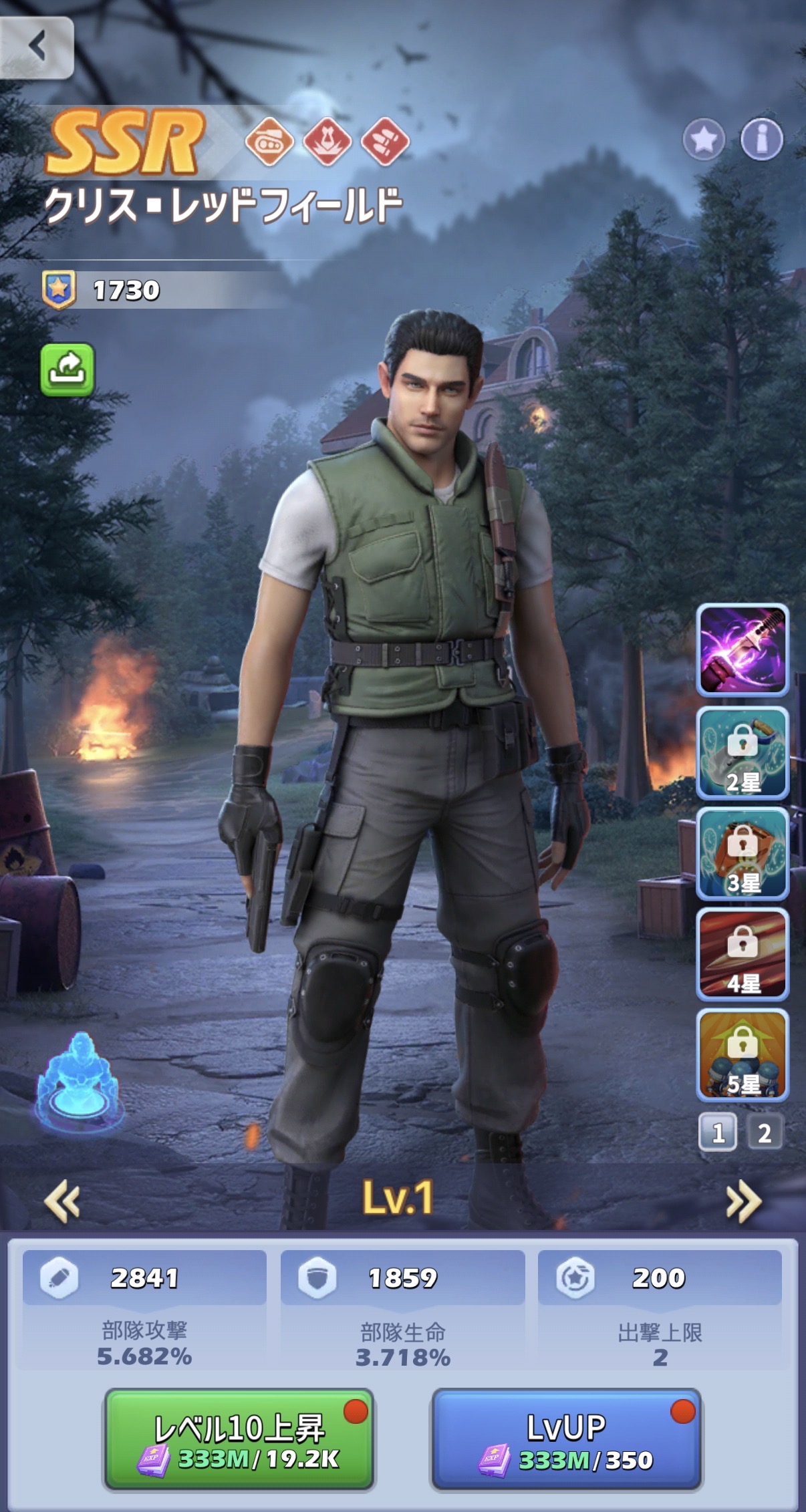Tap the bullets attribute icon

pyautogui.click(x=385, y=142)
